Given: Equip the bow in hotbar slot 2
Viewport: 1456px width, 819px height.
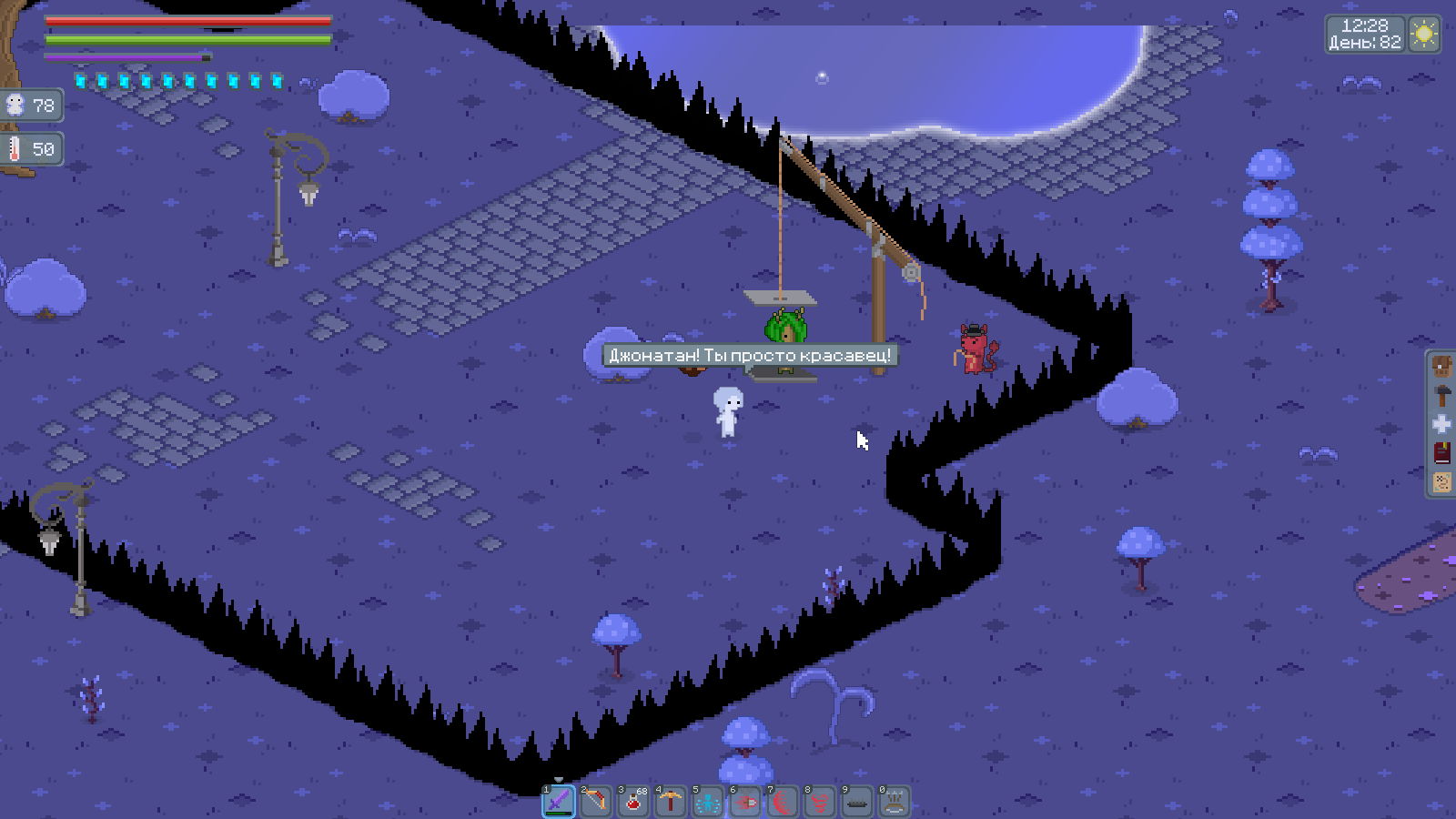Looking at the screenshot, I should 595,802.
